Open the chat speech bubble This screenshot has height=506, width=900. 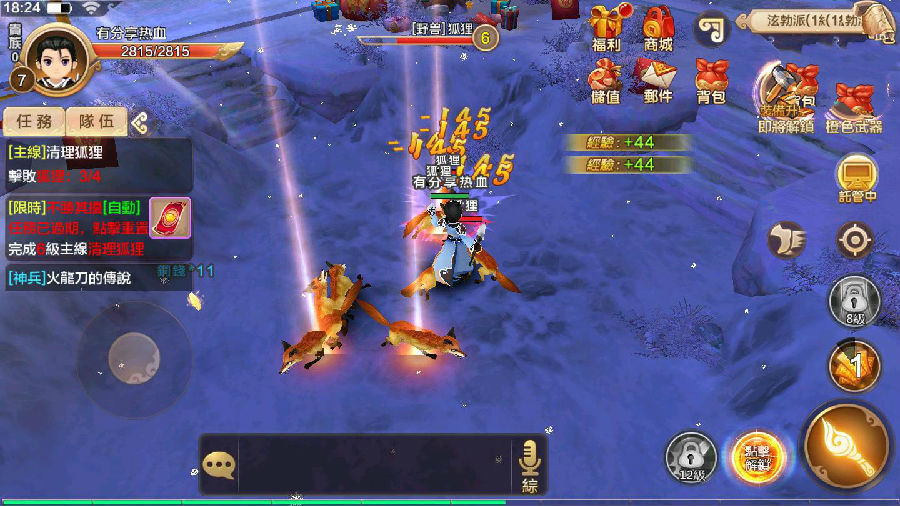pos(218,463)
